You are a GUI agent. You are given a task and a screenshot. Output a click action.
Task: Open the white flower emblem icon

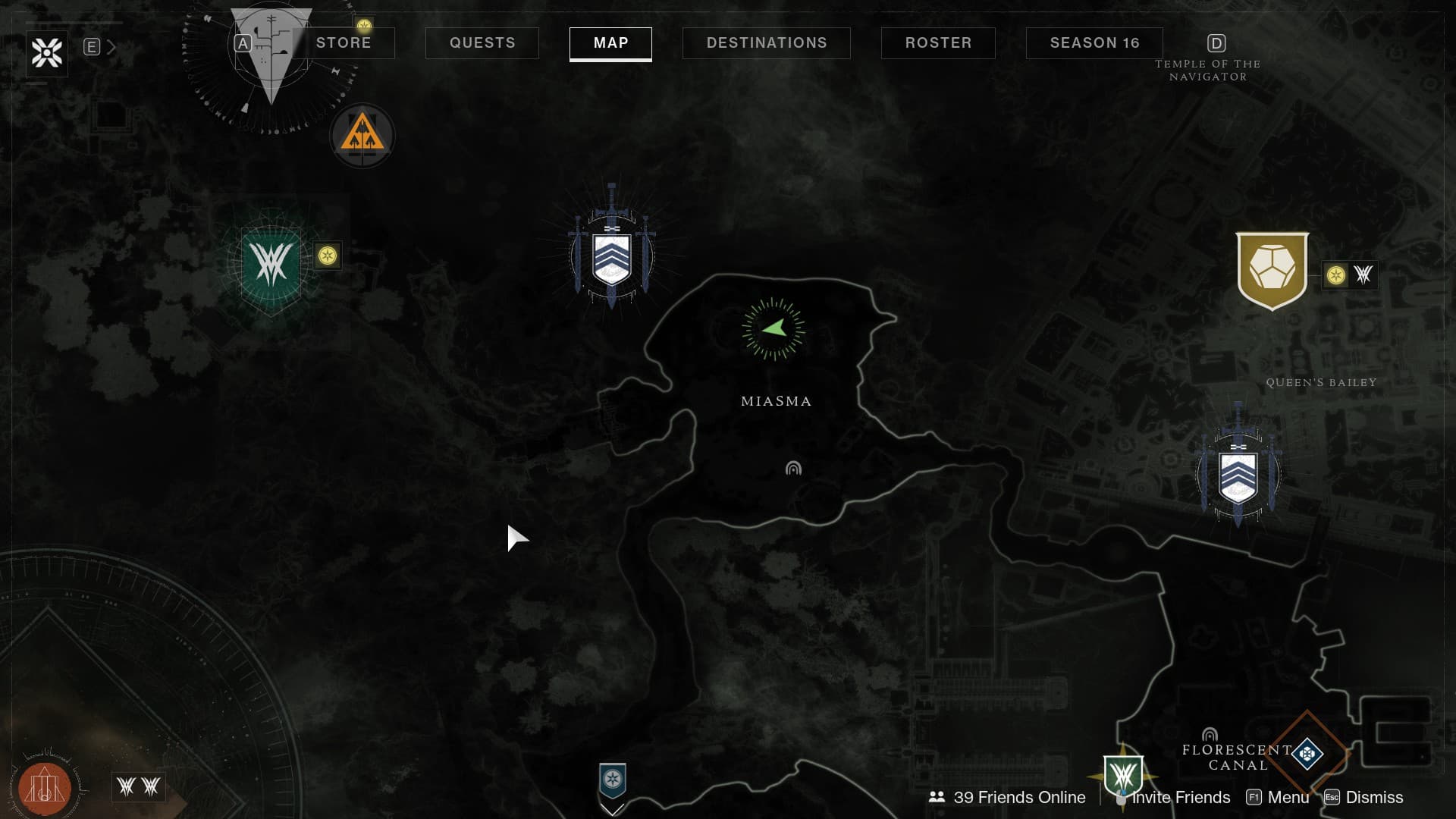point(47,53)
